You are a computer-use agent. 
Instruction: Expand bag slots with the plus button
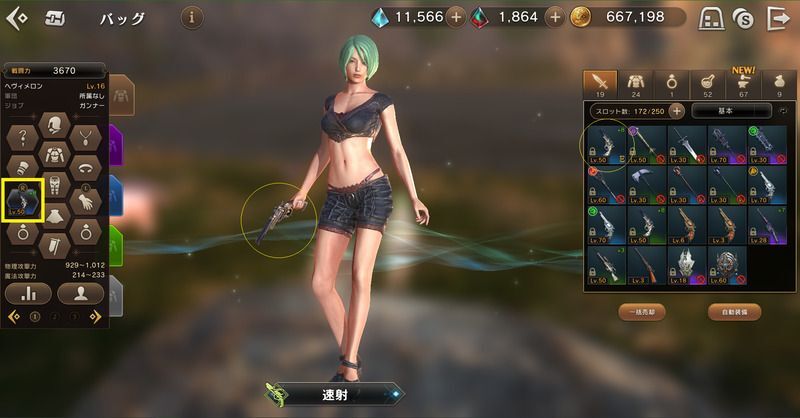coord(677,112)
